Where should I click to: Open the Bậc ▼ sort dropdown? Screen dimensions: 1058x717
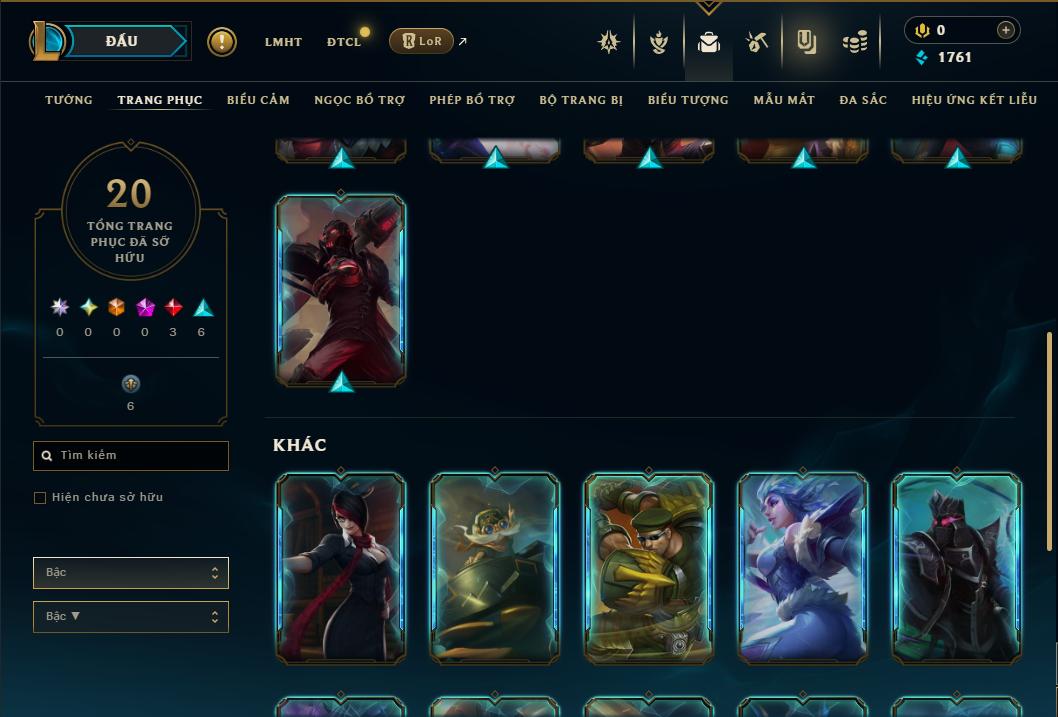coord(131,617)
